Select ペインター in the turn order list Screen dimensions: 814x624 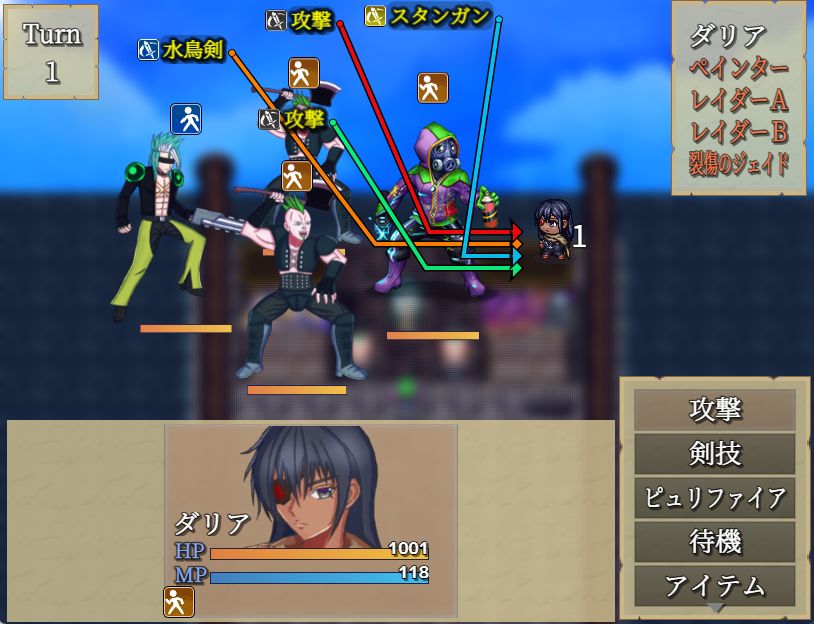tap(739, 69)
